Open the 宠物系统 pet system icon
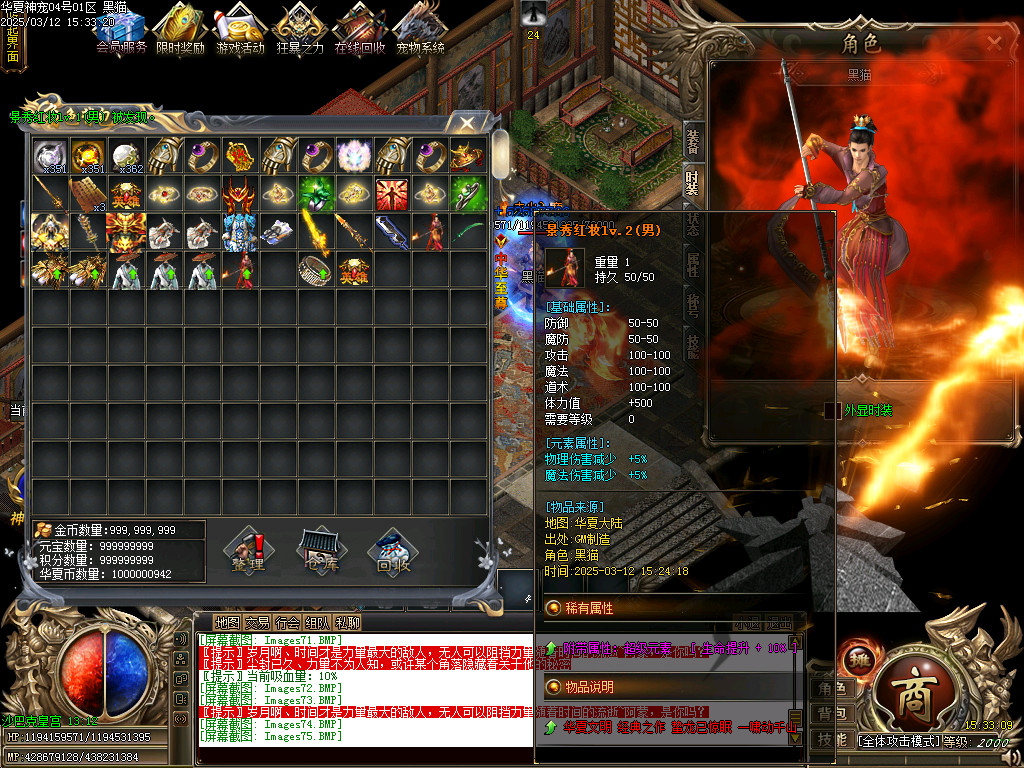This screenshot has height=768, width=1024. tap(420, 30)
